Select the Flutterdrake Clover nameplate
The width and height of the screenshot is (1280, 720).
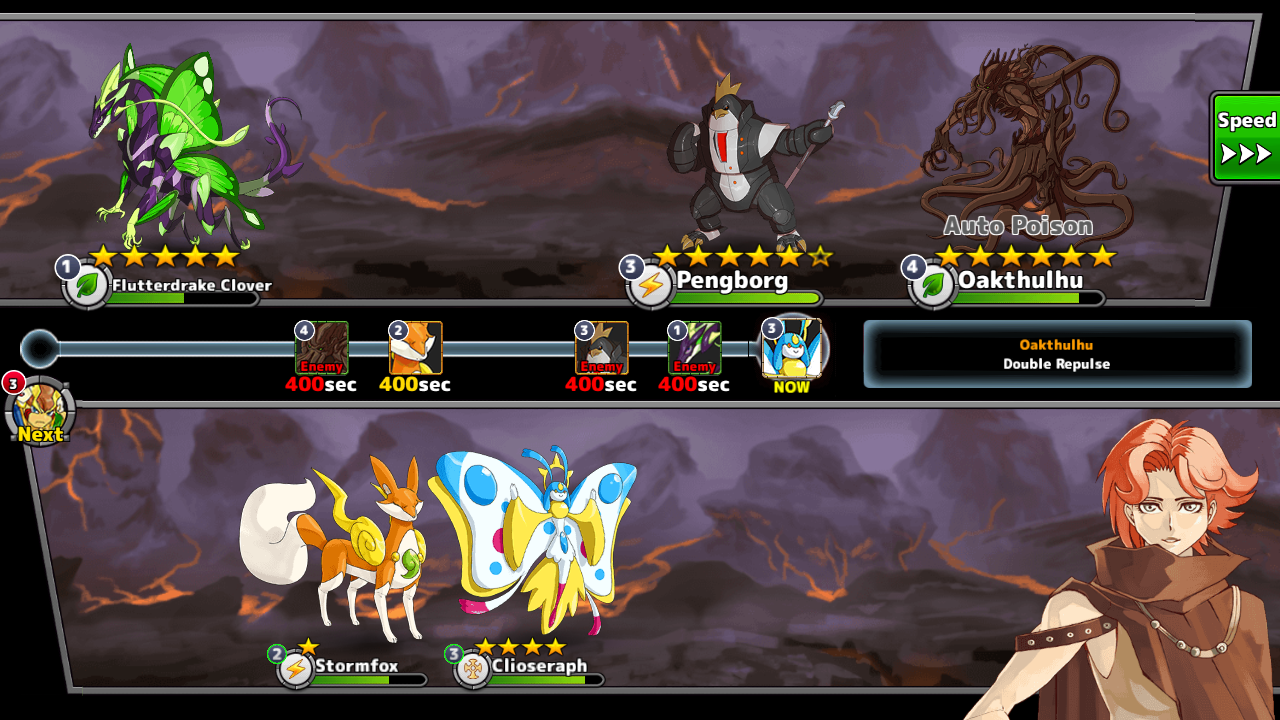[190, 286]
